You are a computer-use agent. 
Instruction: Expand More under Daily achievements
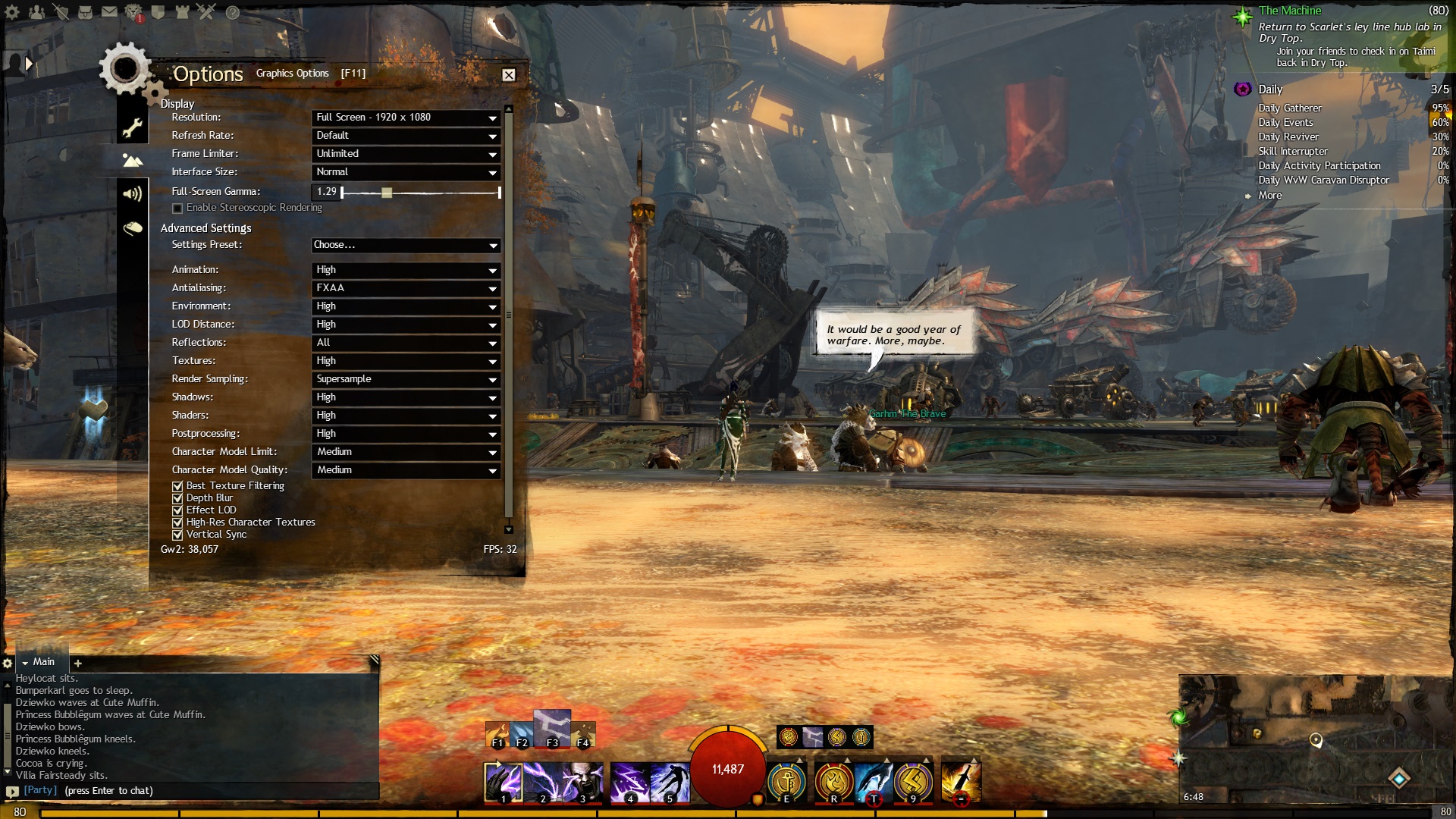coord(1269,196)
